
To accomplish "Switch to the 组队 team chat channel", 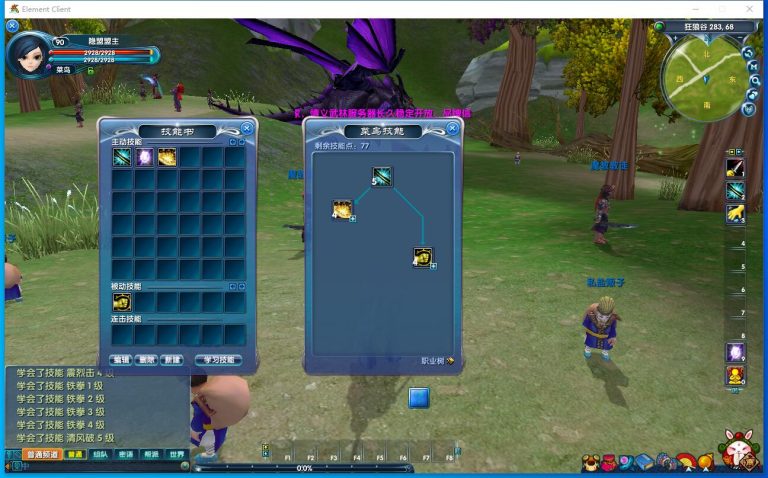I will pos(100,454).
